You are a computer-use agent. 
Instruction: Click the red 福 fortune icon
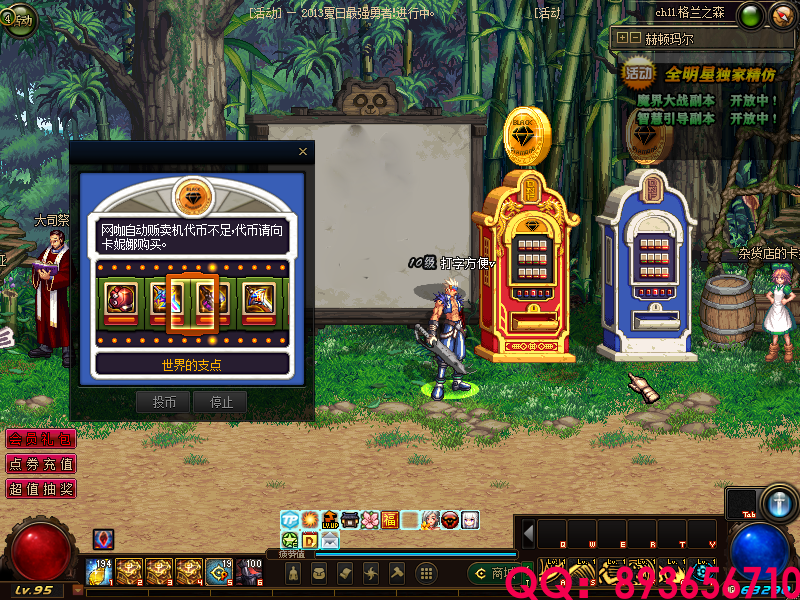click(x=389, y=520)
